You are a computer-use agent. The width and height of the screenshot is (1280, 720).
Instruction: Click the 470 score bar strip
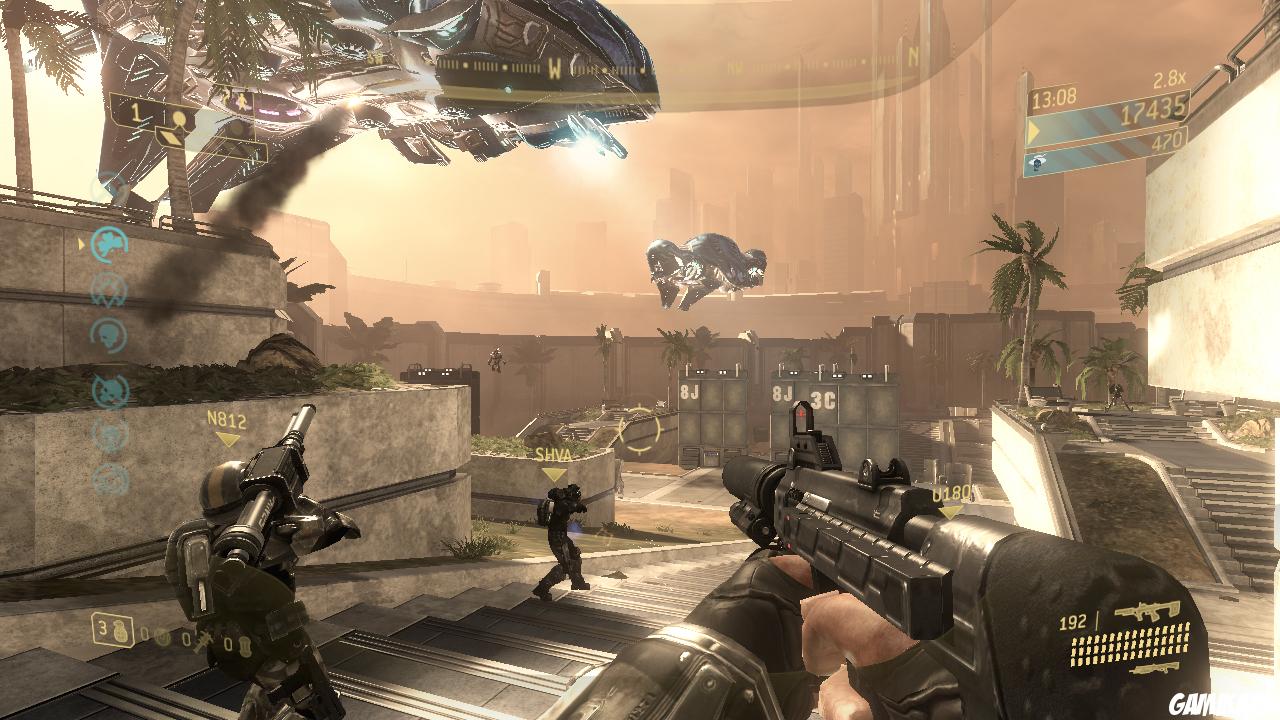pos(1168,140)
